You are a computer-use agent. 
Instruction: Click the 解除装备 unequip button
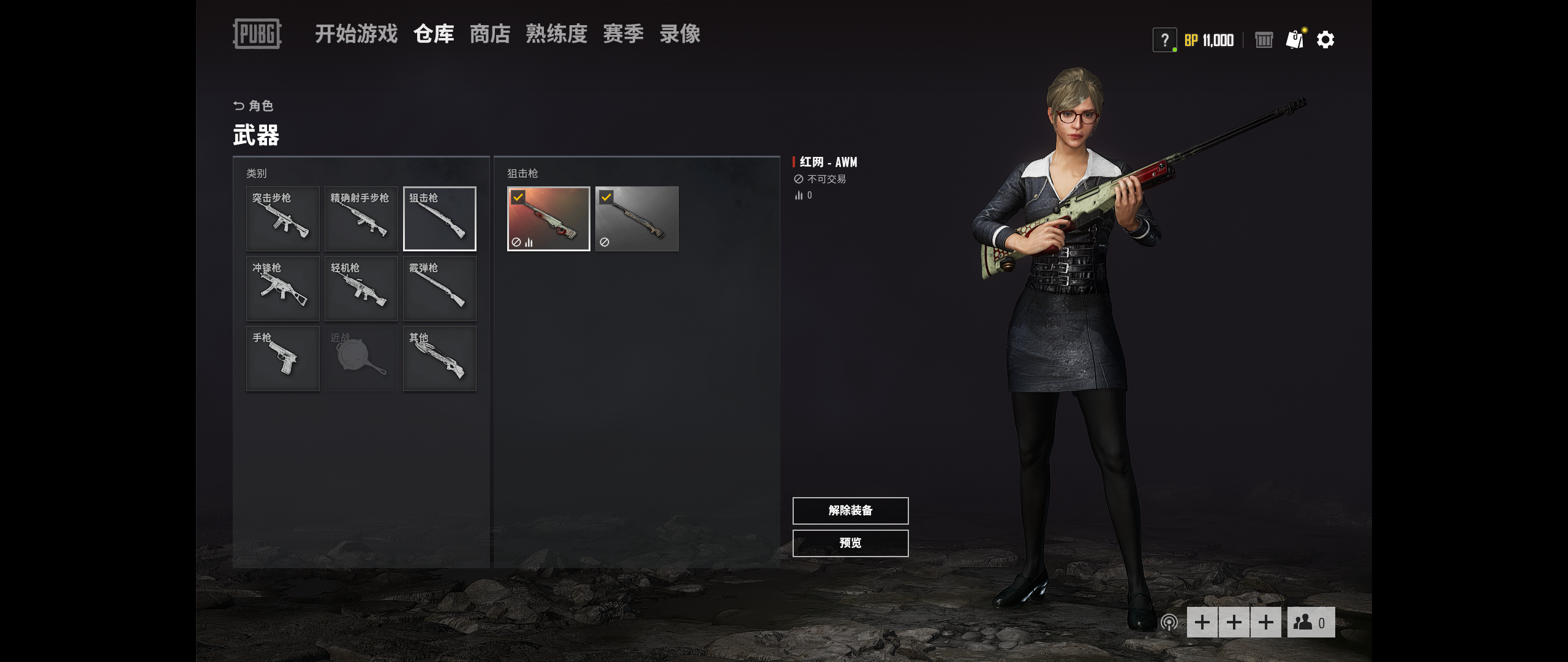(x=850, y=511)
